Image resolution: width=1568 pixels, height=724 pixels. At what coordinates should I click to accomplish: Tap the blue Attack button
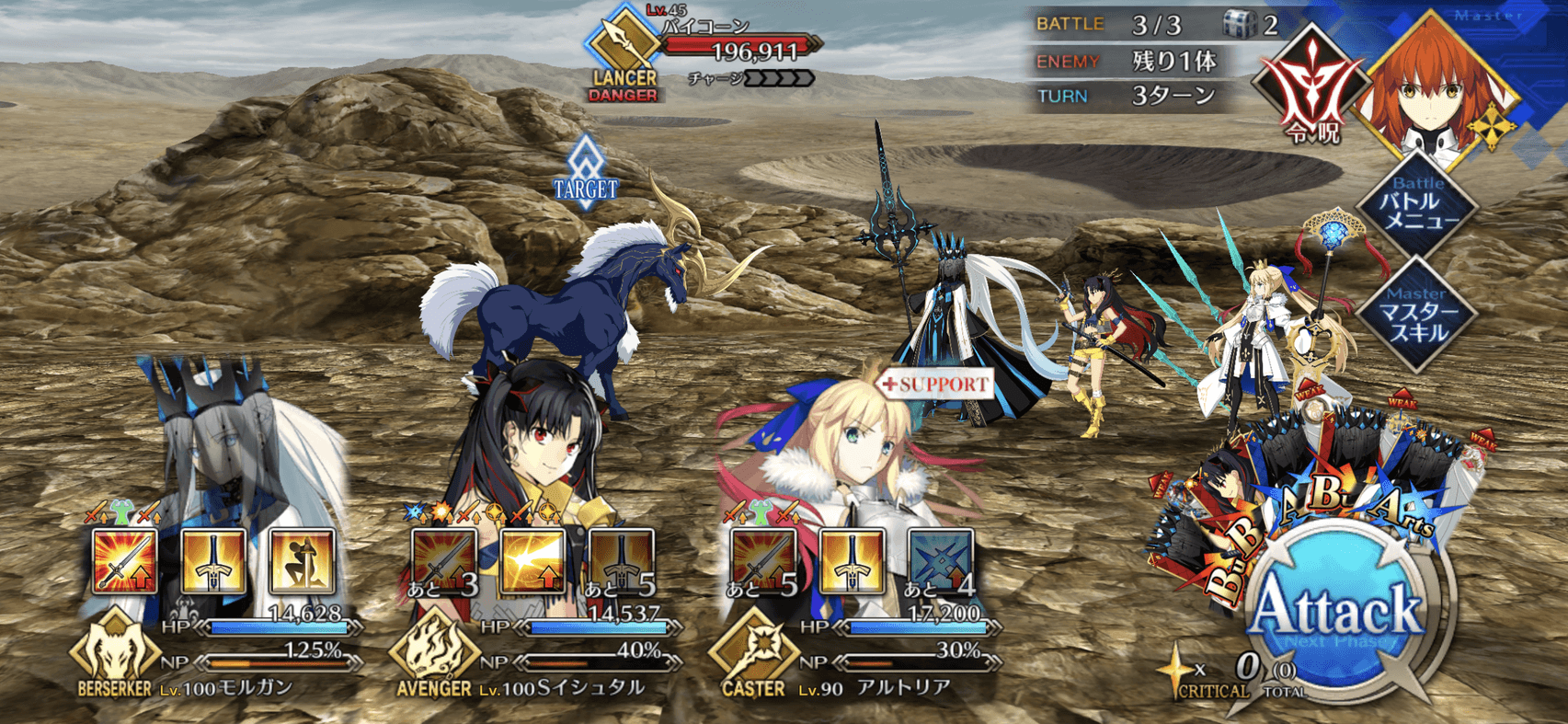(x=1338, y=612)
